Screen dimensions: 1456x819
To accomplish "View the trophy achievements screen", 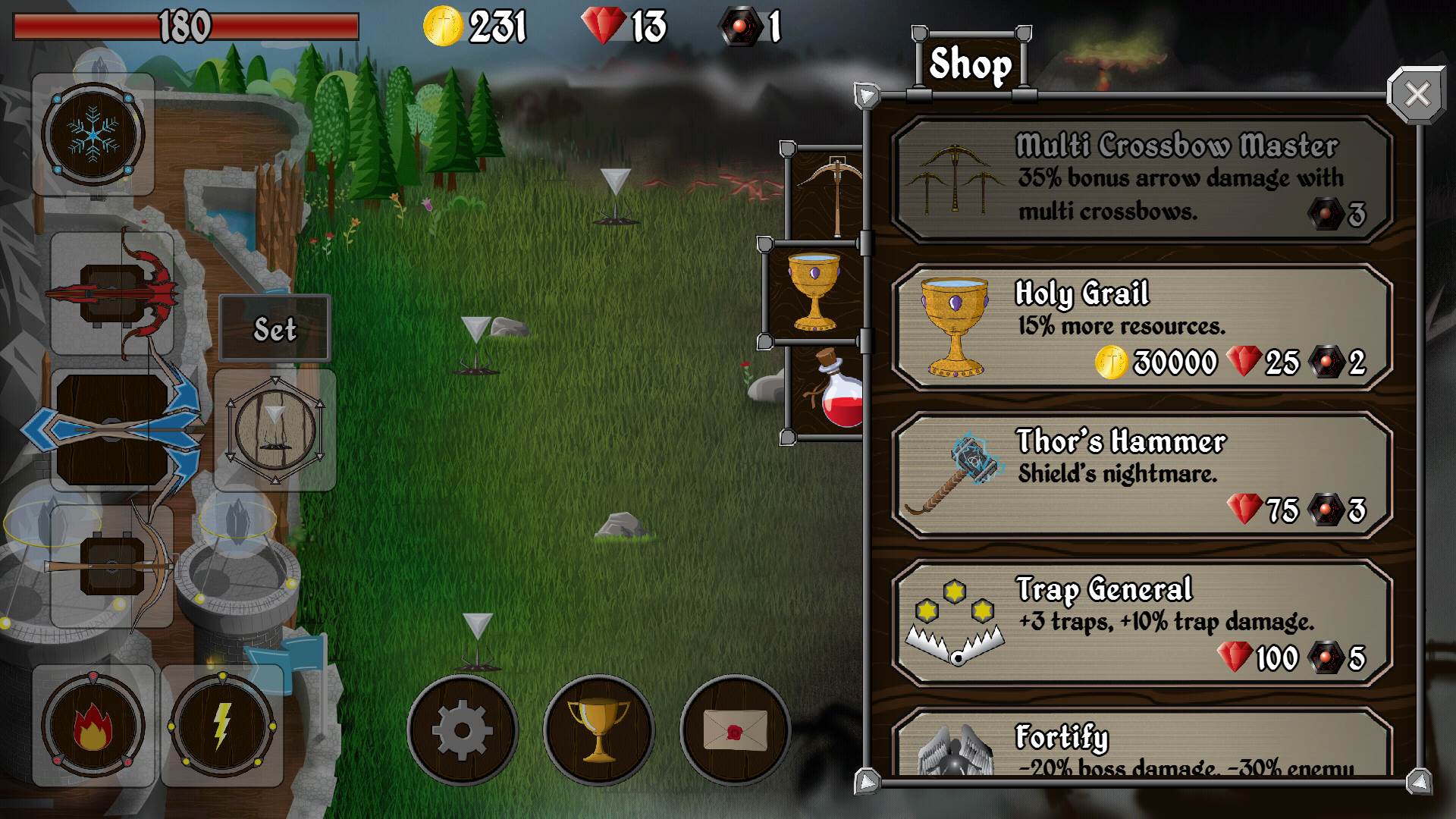I will (598, 730).
